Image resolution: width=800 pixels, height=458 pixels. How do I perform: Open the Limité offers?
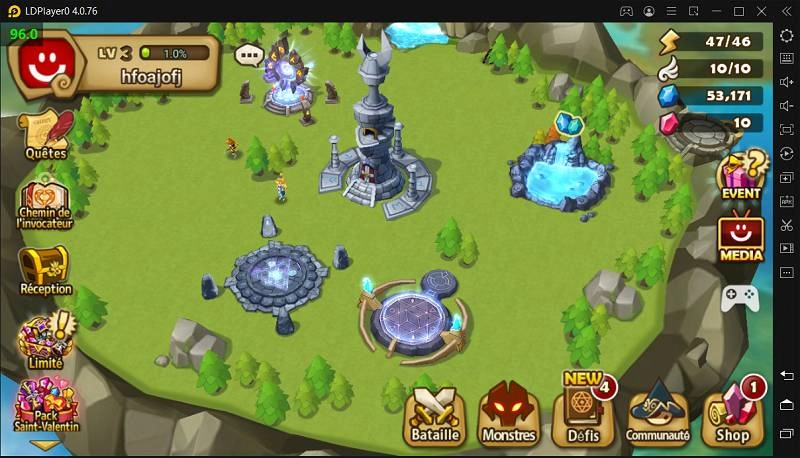pos(46,338)
